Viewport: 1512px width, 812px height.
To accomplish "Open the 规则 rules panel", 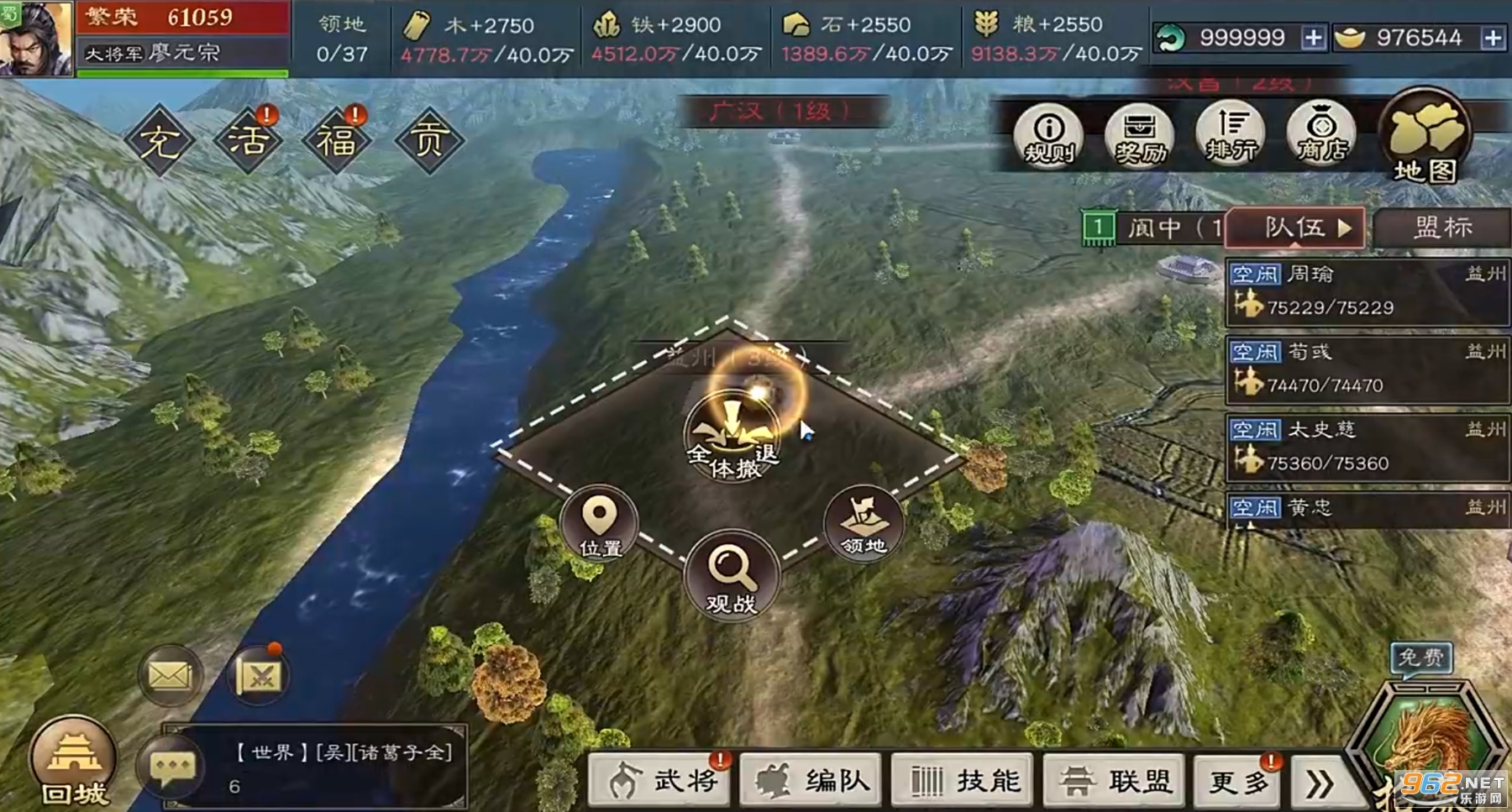I will [x=1048, y=136].
